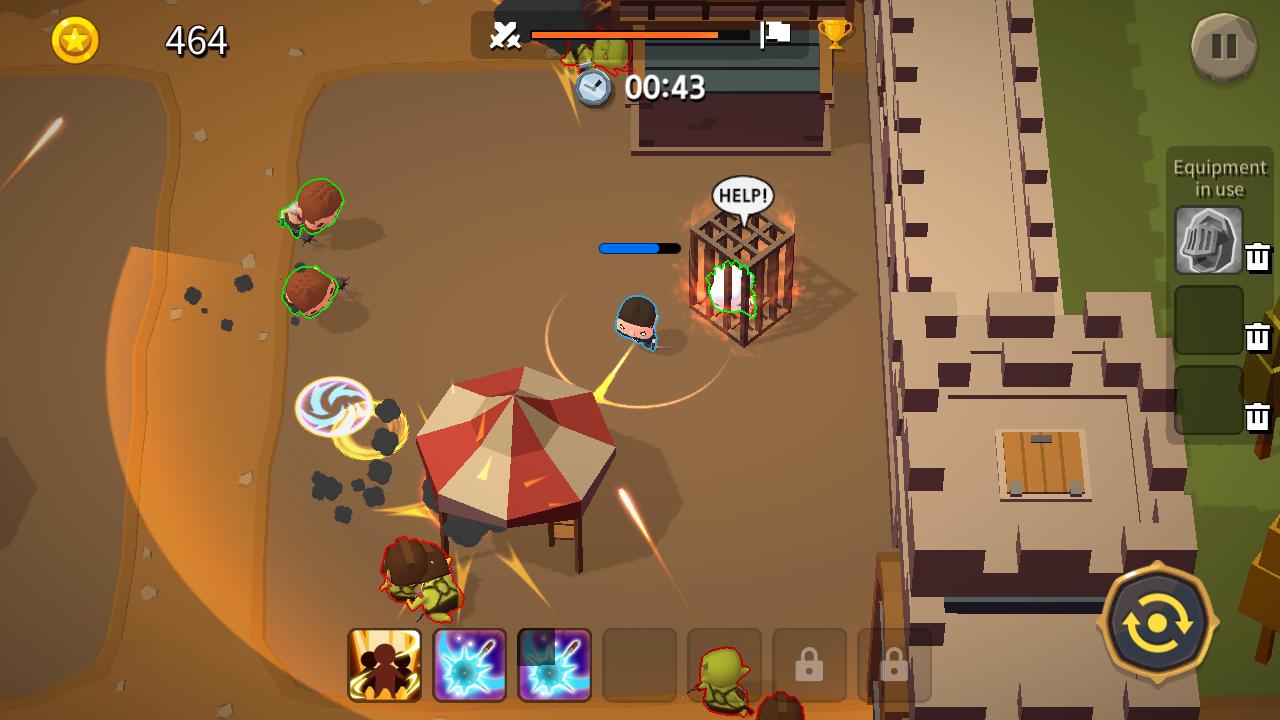The width and height of the screenshot is (1280, 720).
Task: Tap the first locked skill slot
Action: tap(808, 665)
